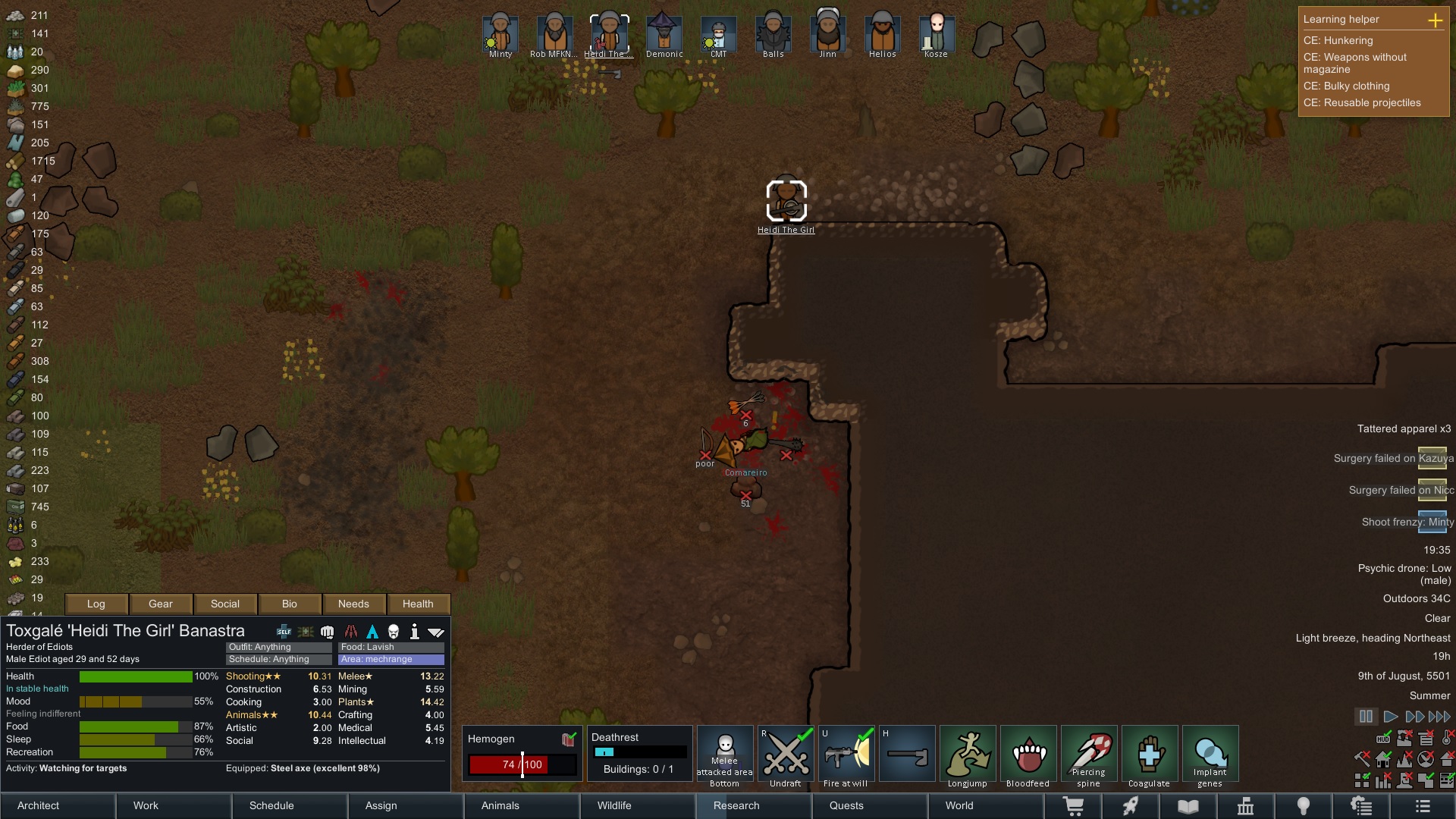Switch to the Gear tab

click(x=161, y=604)
